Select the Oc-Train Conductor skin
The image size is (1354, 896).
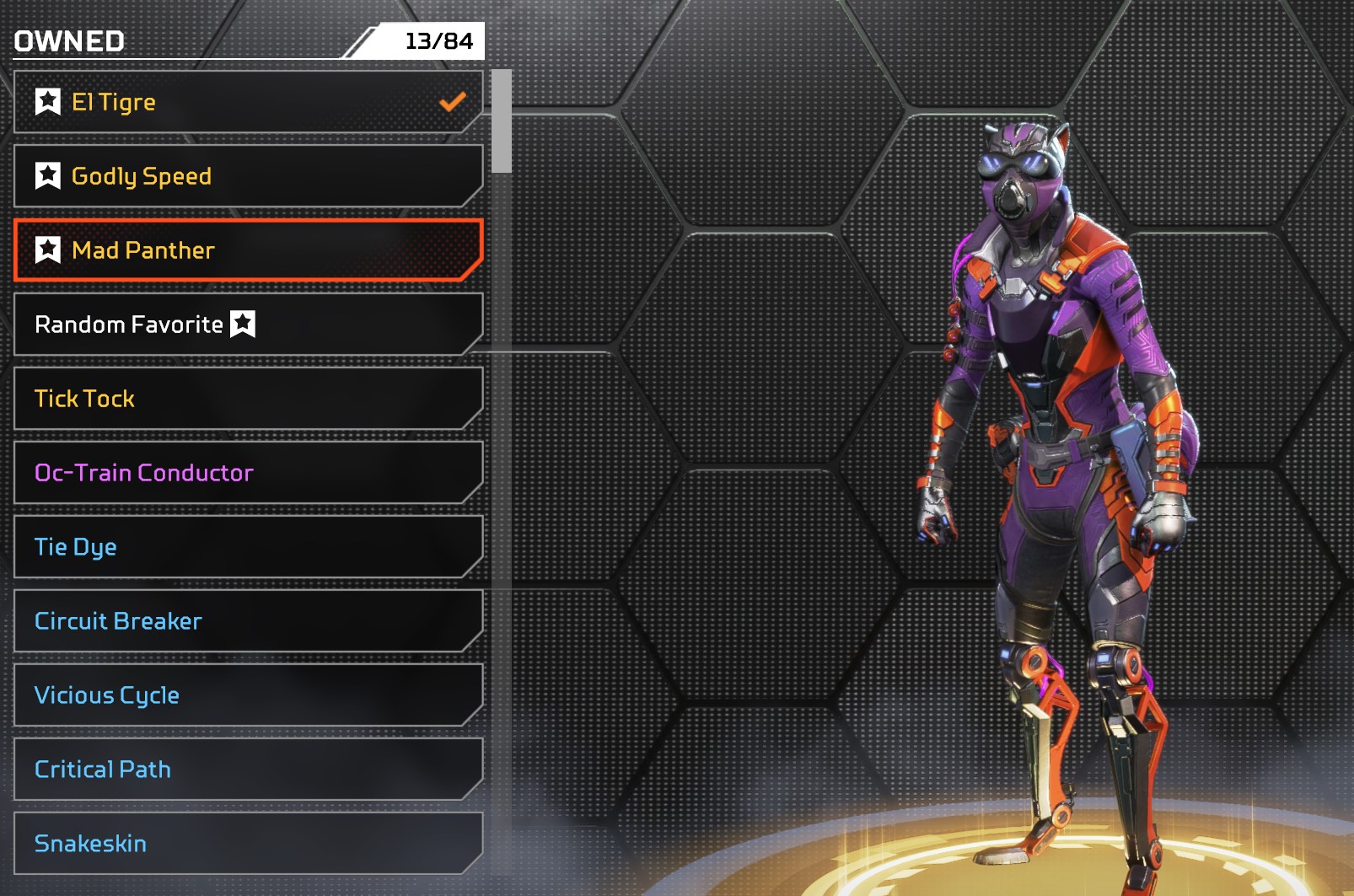coord(248,473)
